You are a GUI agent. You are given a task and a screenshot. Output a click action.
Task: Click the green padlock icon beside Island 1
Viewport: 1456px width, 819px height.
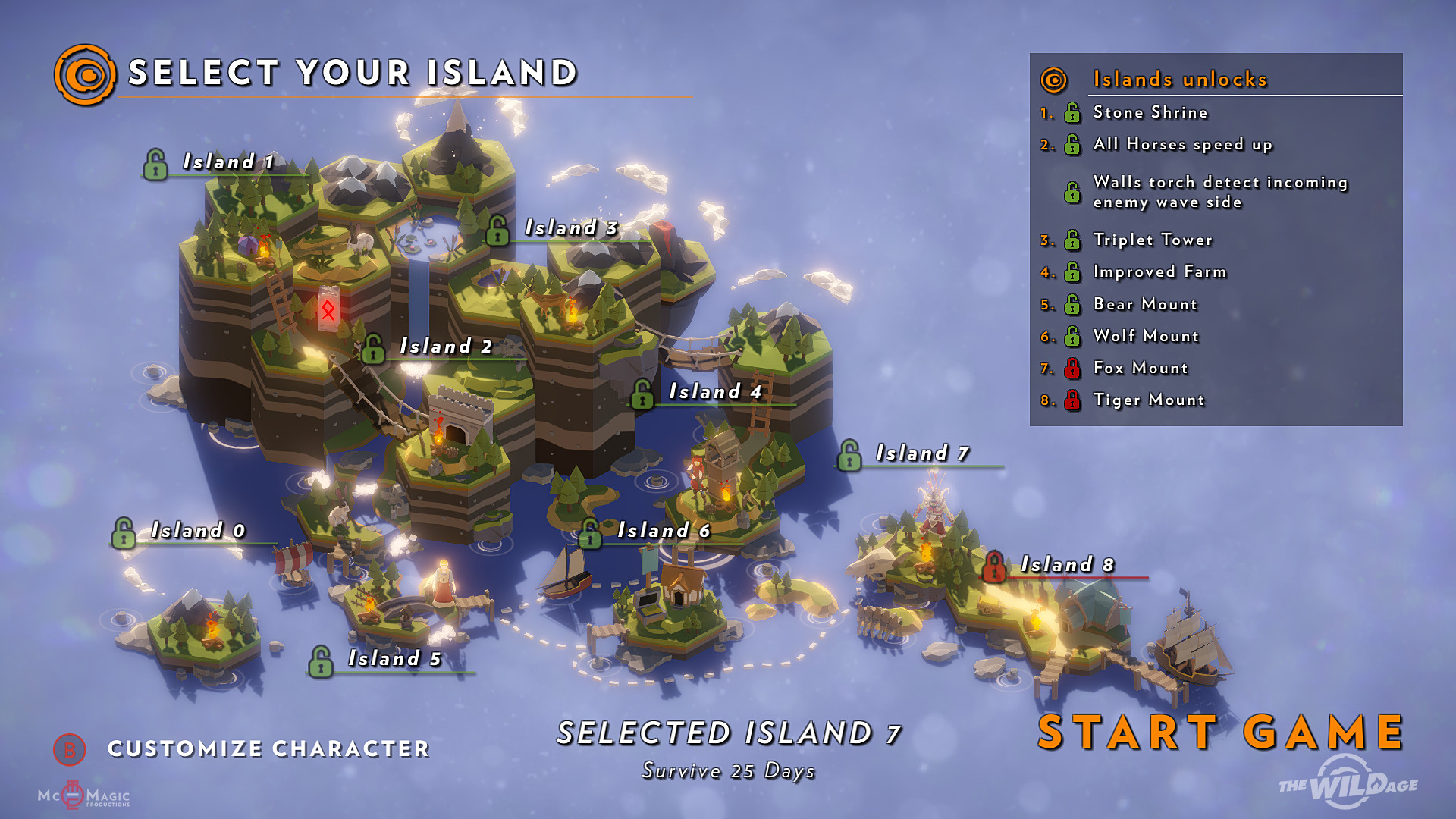155,166
